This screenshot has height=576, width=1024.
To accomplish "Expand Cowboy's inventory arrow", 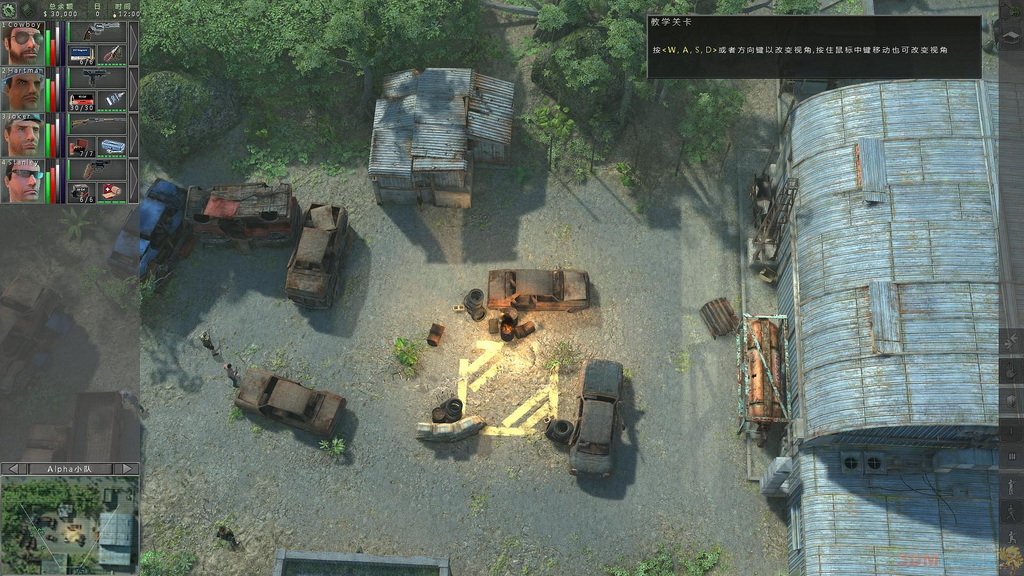I will point(133,44).
